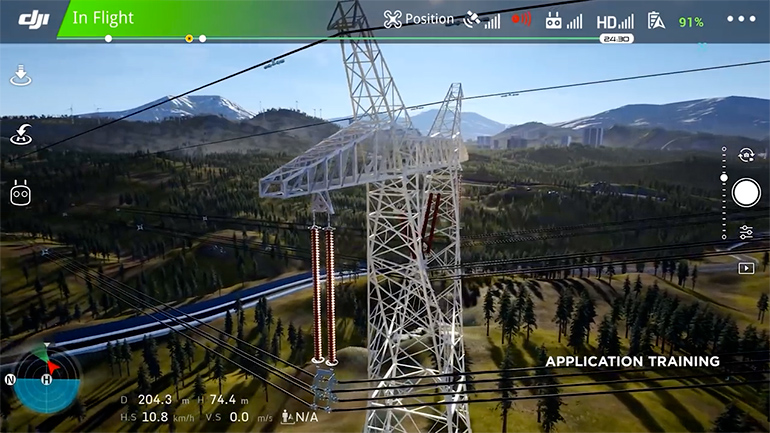Activate the auto landing icon
This screenshot has height=433, width=770.
click(21, 75)
